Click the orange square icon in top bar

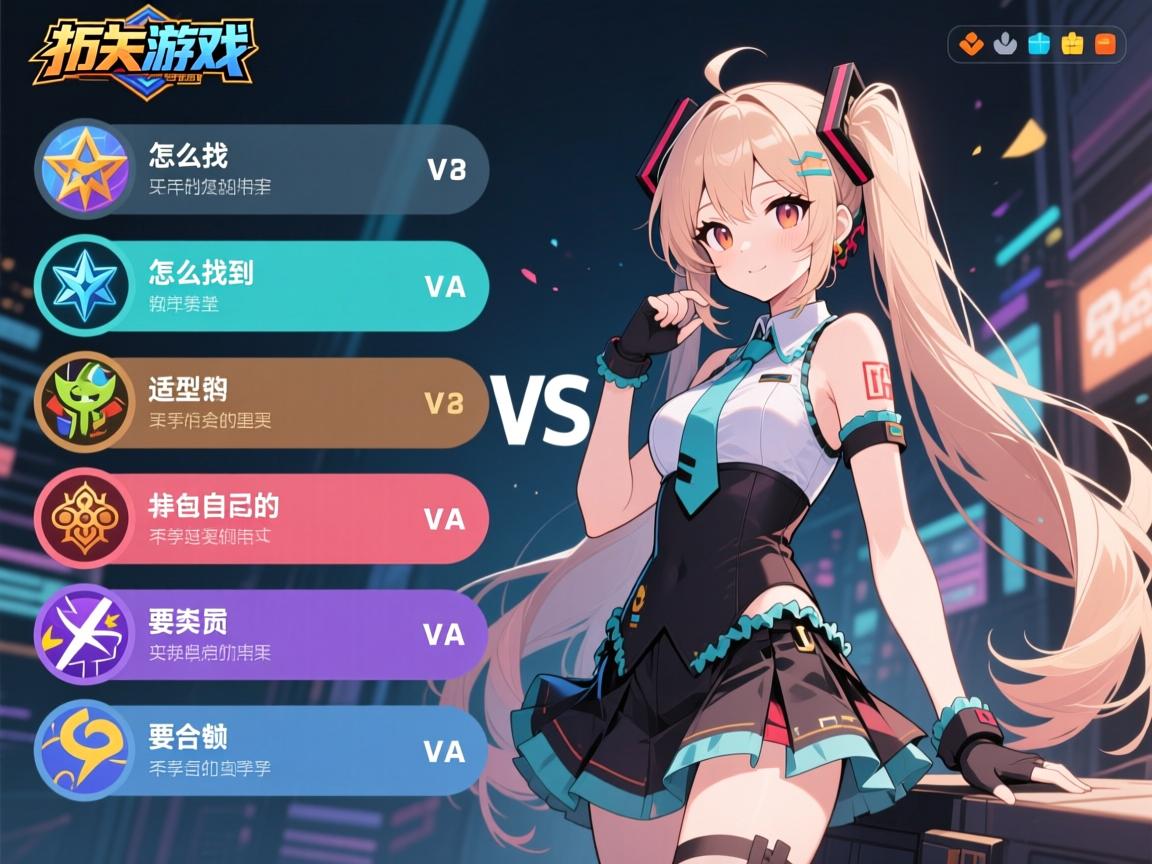pyautogui.click(x=1105, y=44)
